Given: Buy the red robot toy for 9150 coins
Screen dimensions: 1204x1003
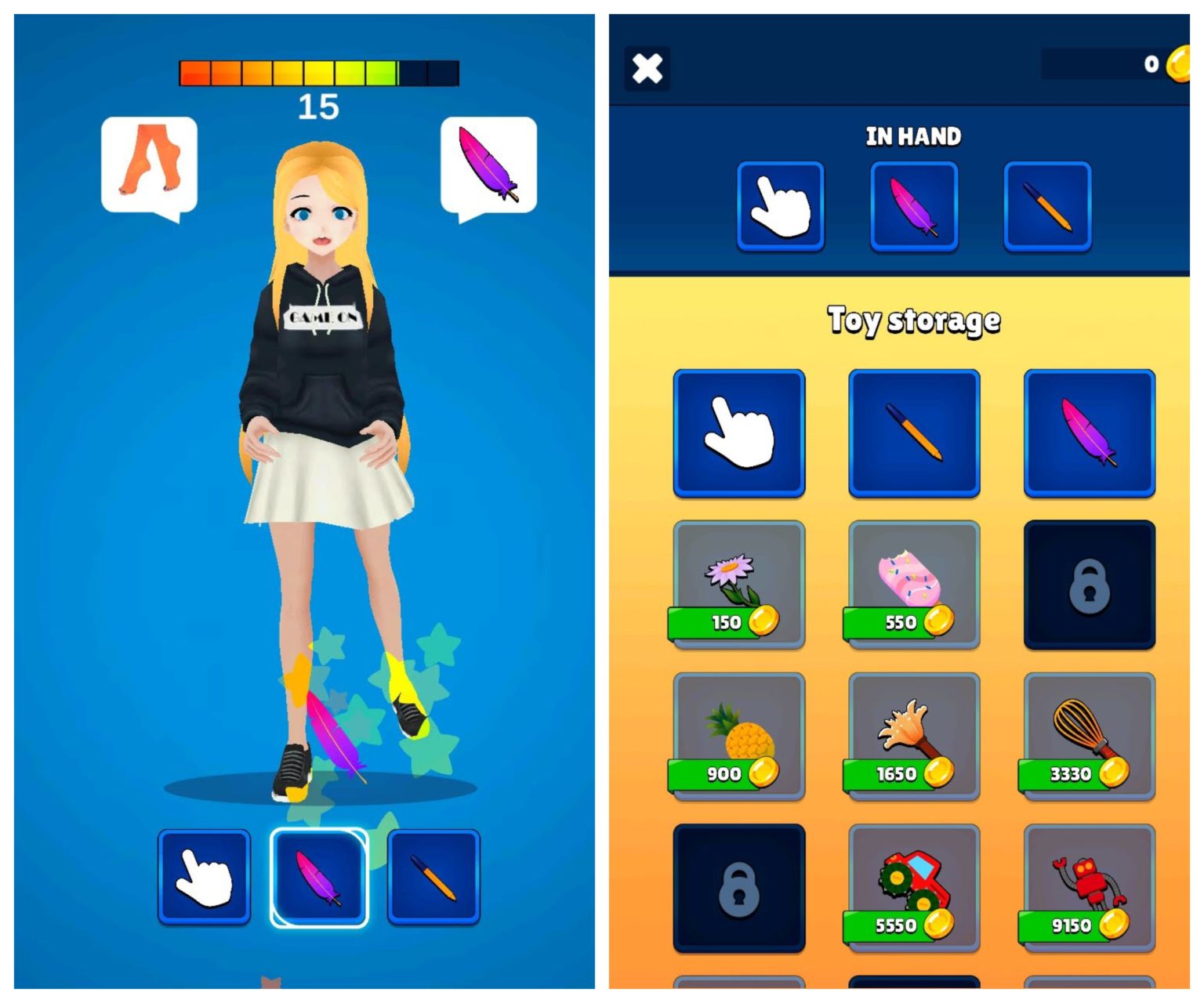Looking at the screenshot, I should tap(1089, 888).
